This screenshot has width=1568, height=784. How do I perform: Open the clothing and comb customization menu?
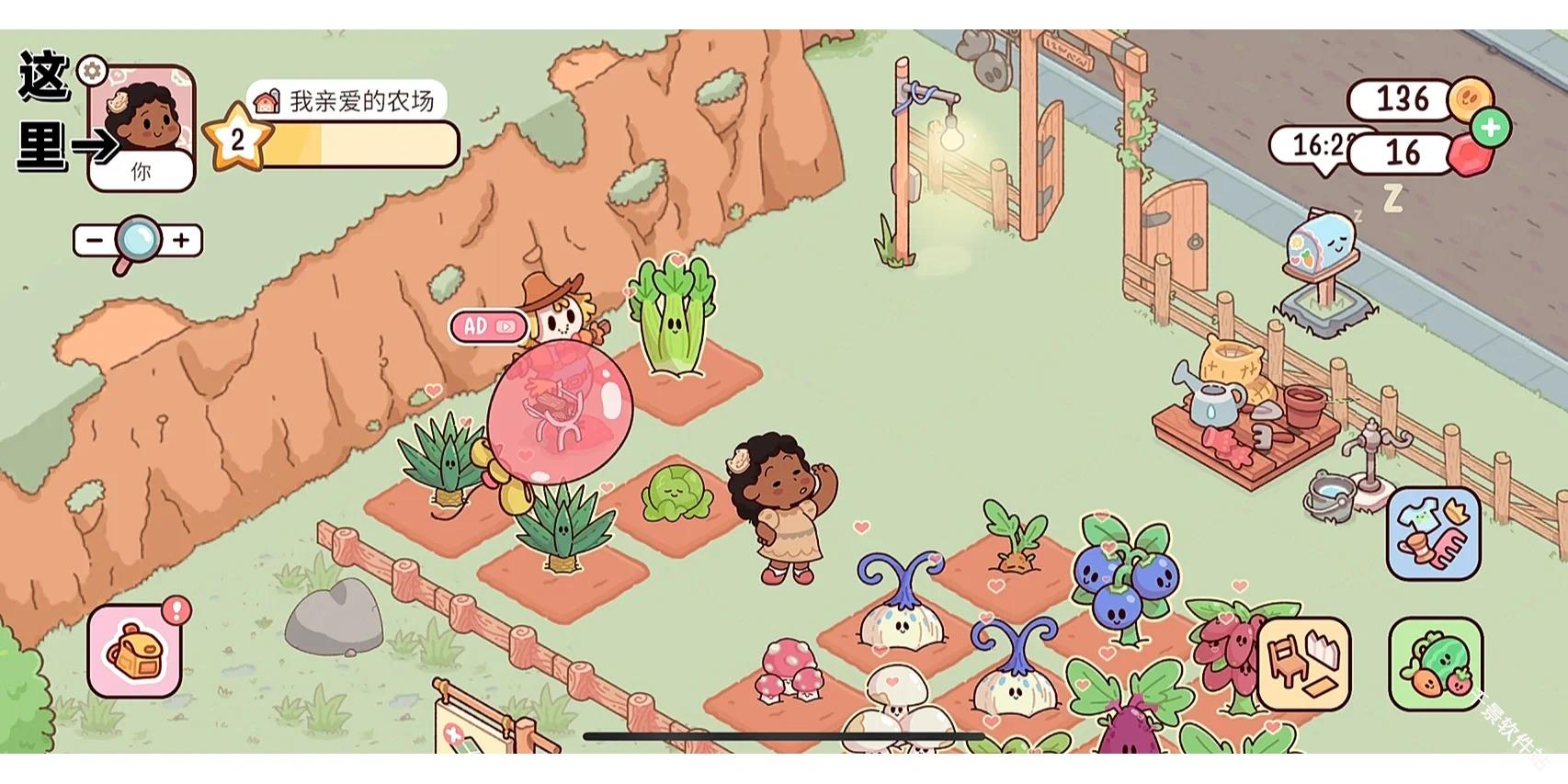click(1433, 534)
